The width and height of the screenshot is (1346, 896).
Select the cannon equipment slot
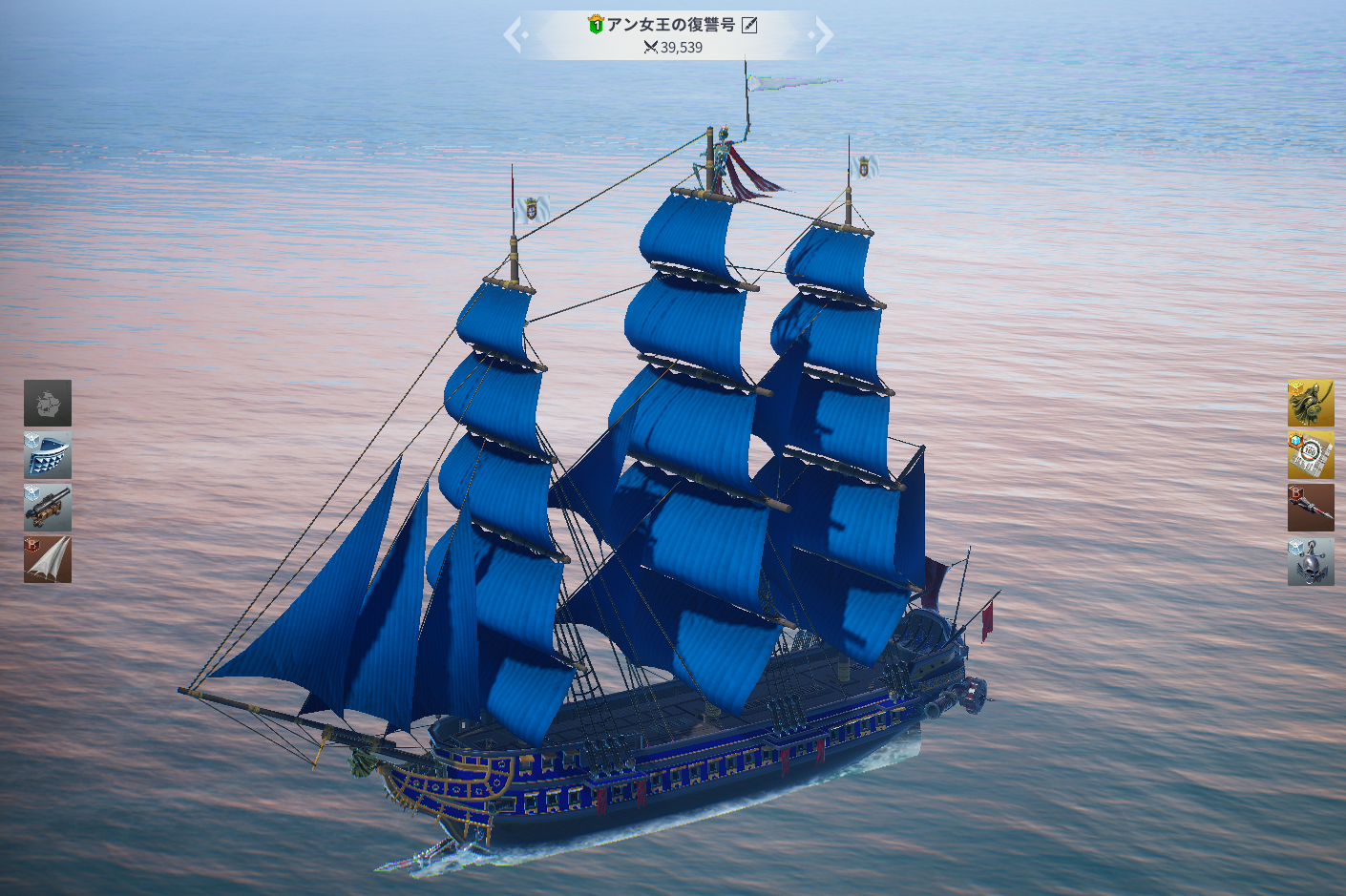[48, 507]
